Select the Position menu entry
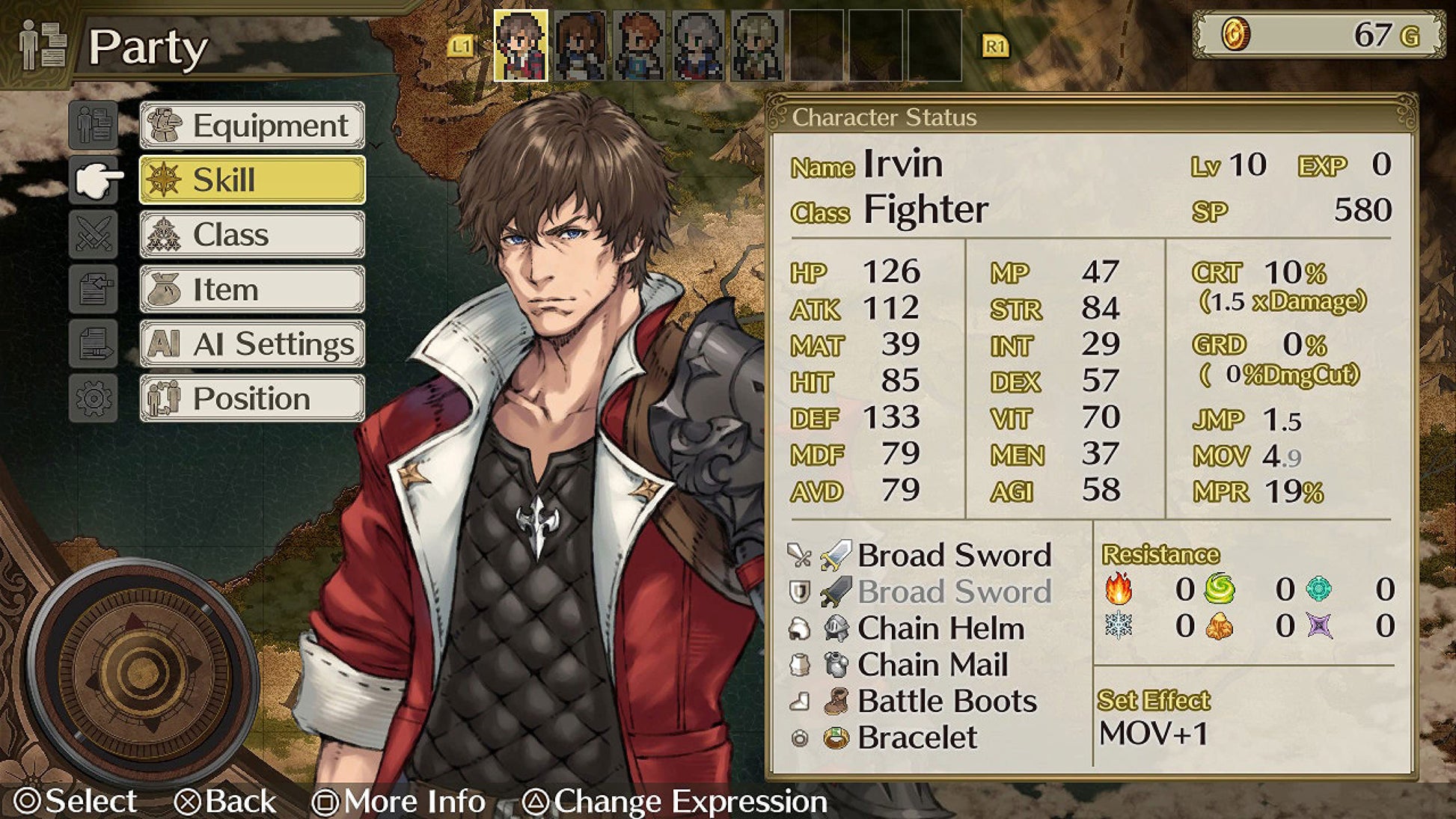The height and width of the screenshot is (819, 1456). (252, 399)
